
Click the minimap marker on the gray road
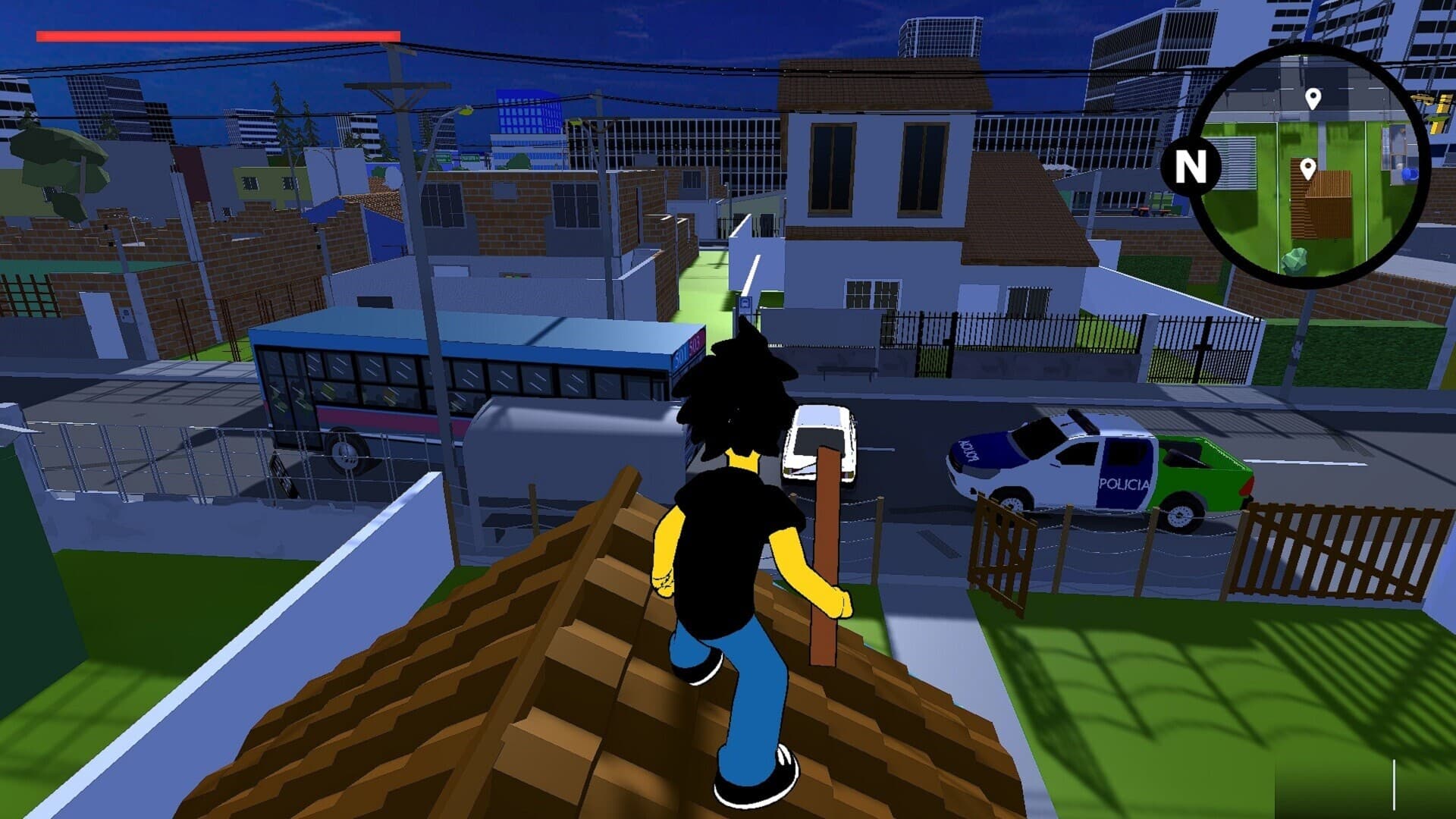(1313, 99)
